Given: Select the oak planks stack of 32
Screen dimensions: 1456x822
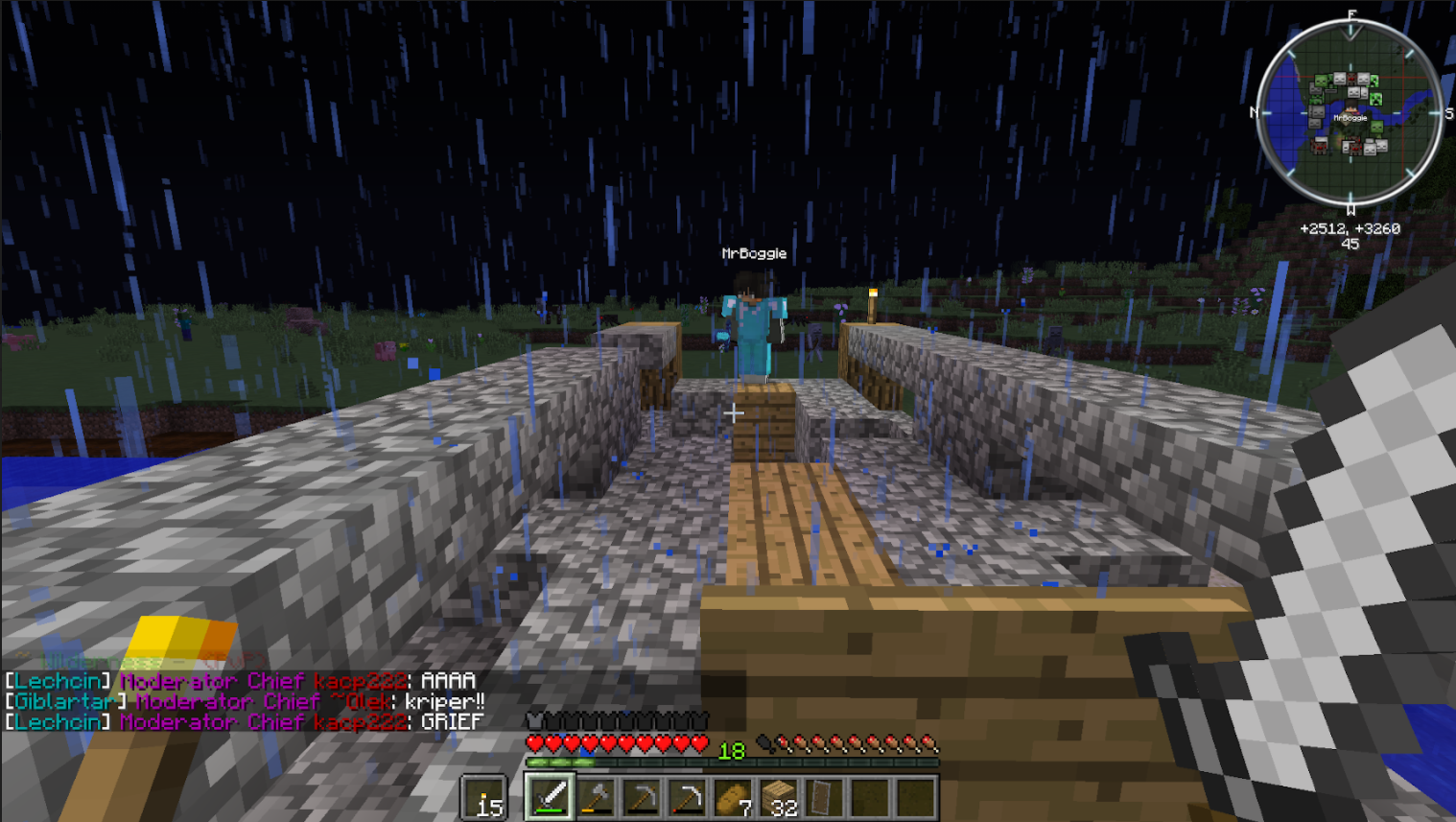Looking at the screenshot, I should [779, 797].
